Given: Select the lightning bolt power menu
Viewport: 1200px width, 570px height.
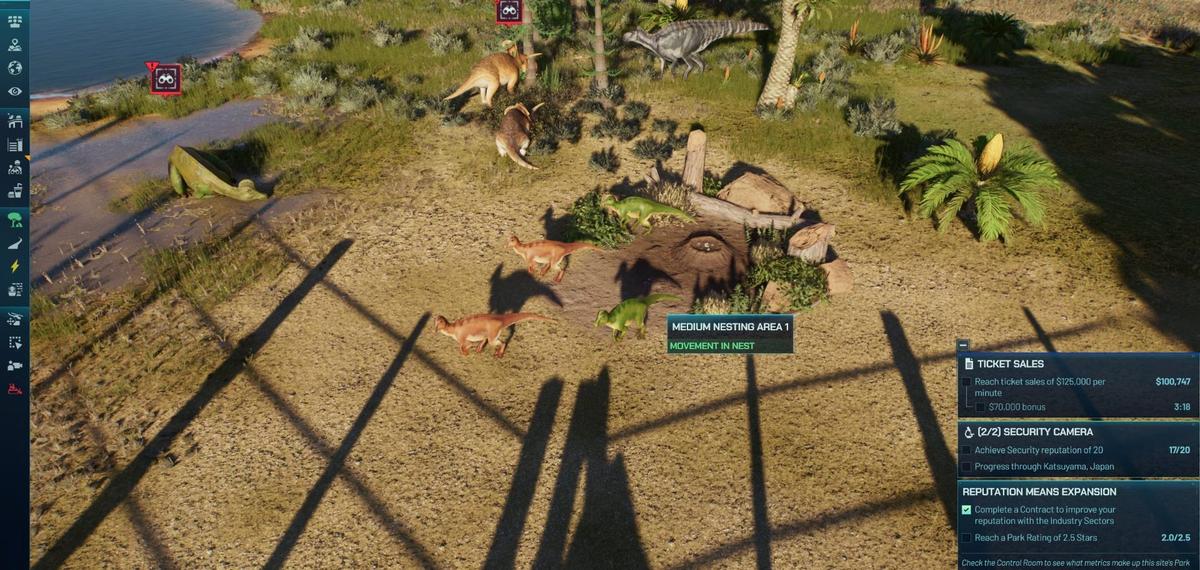Looking at the screenshot, I should [15, 266].
